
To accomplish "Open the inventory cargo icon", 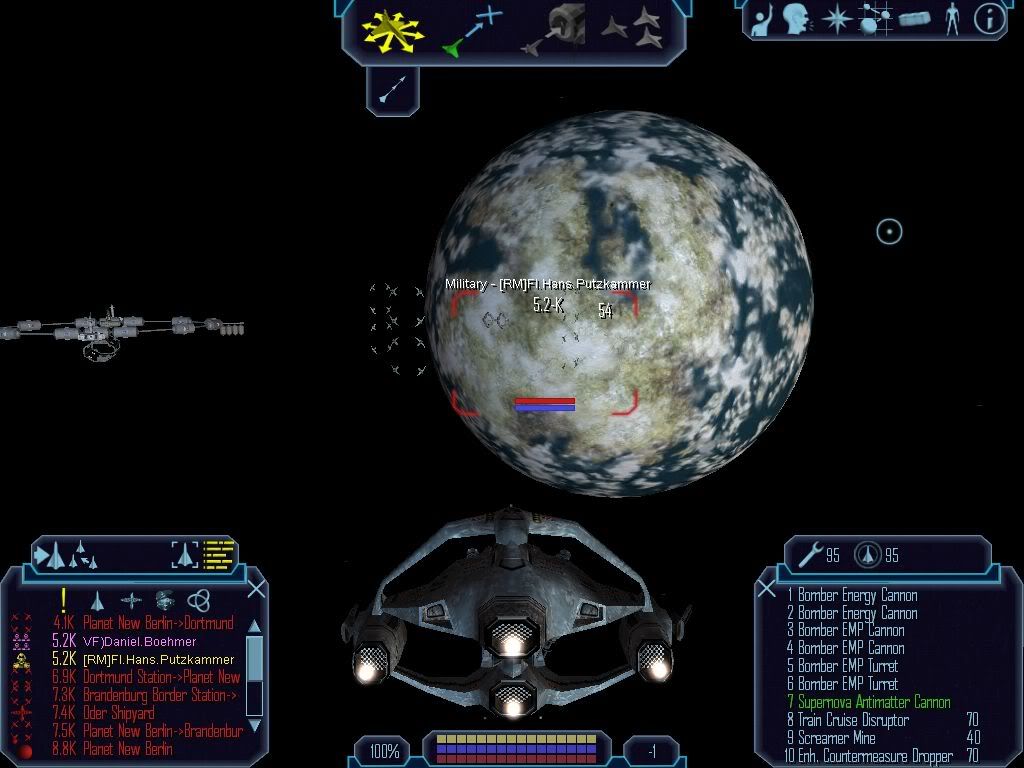I will 914,18.
